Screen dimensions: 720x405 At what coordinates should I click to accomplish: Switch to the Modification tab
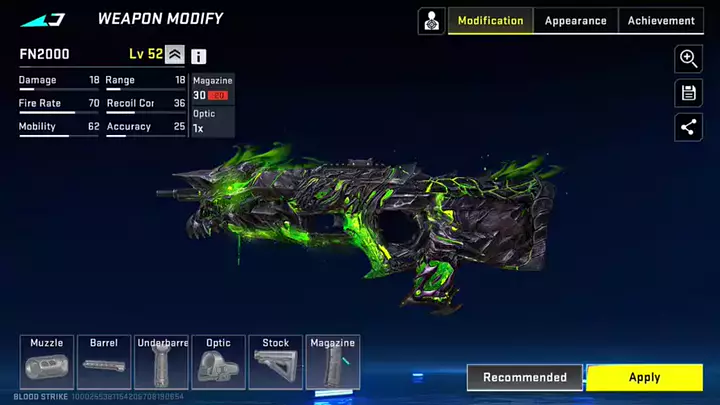(490, 21)
